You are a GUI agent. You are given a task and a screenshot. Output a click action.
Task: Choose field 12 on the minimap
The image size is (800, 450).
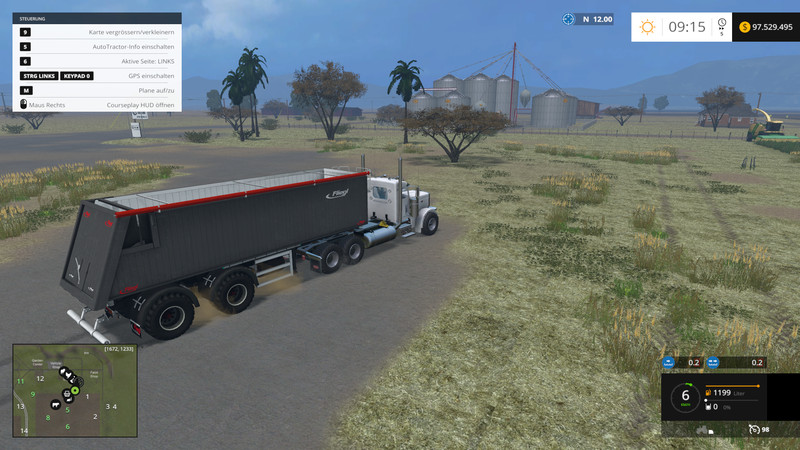[39, 378]
